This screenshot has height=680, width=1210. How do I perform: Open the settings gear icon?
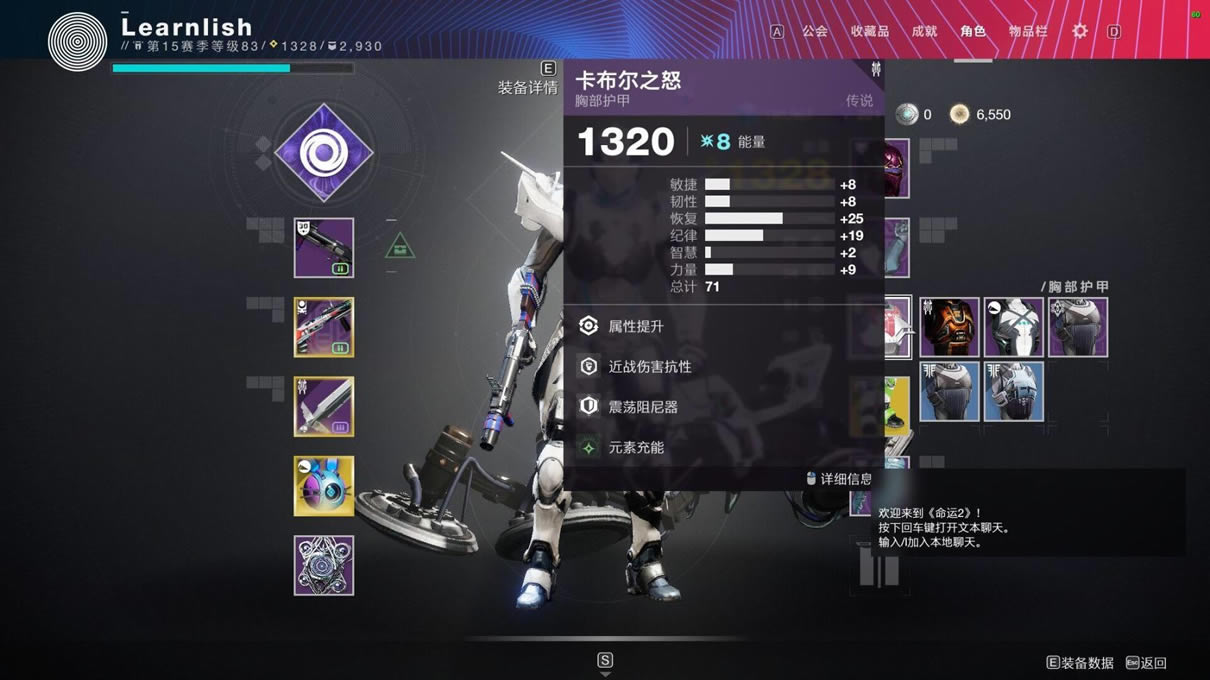click(1080, 31)
